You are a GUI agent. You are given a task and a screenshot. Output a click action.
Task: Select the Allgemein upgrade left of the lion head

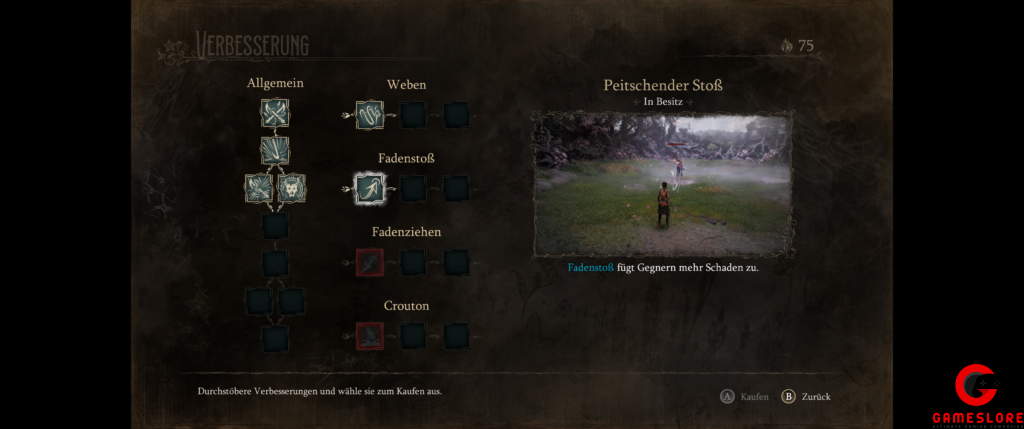pyautogui.click(x=259, y=188)
